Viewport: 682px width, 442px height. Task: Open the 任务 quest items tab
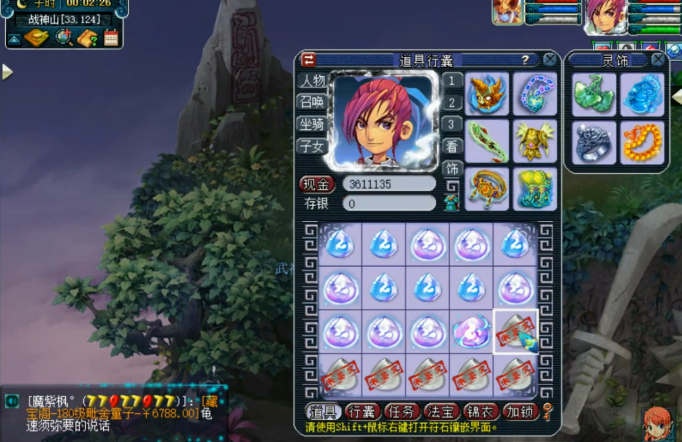coord(402,411)
